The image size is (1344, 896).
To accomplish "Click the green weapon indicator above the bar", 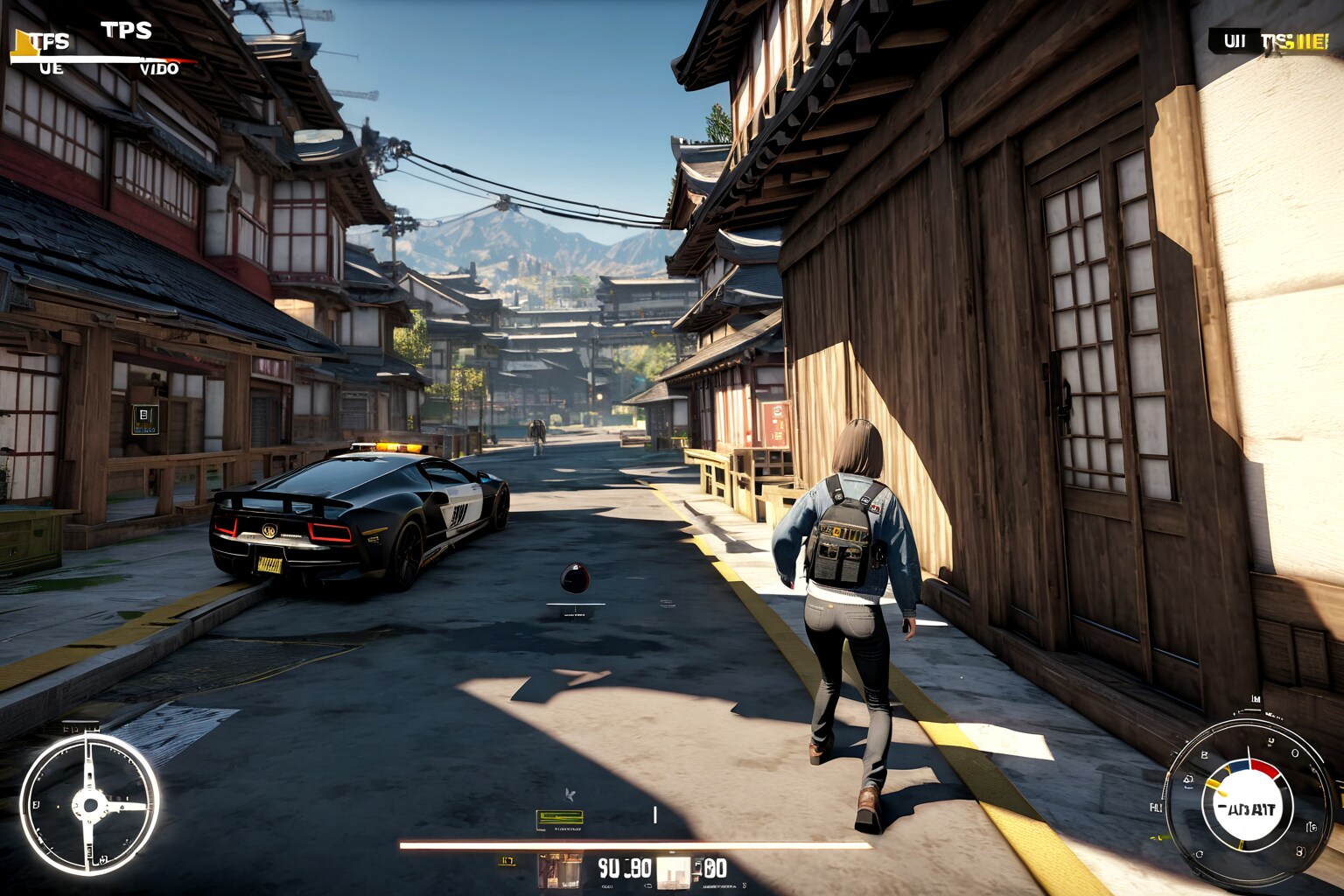I will [559, 819].
